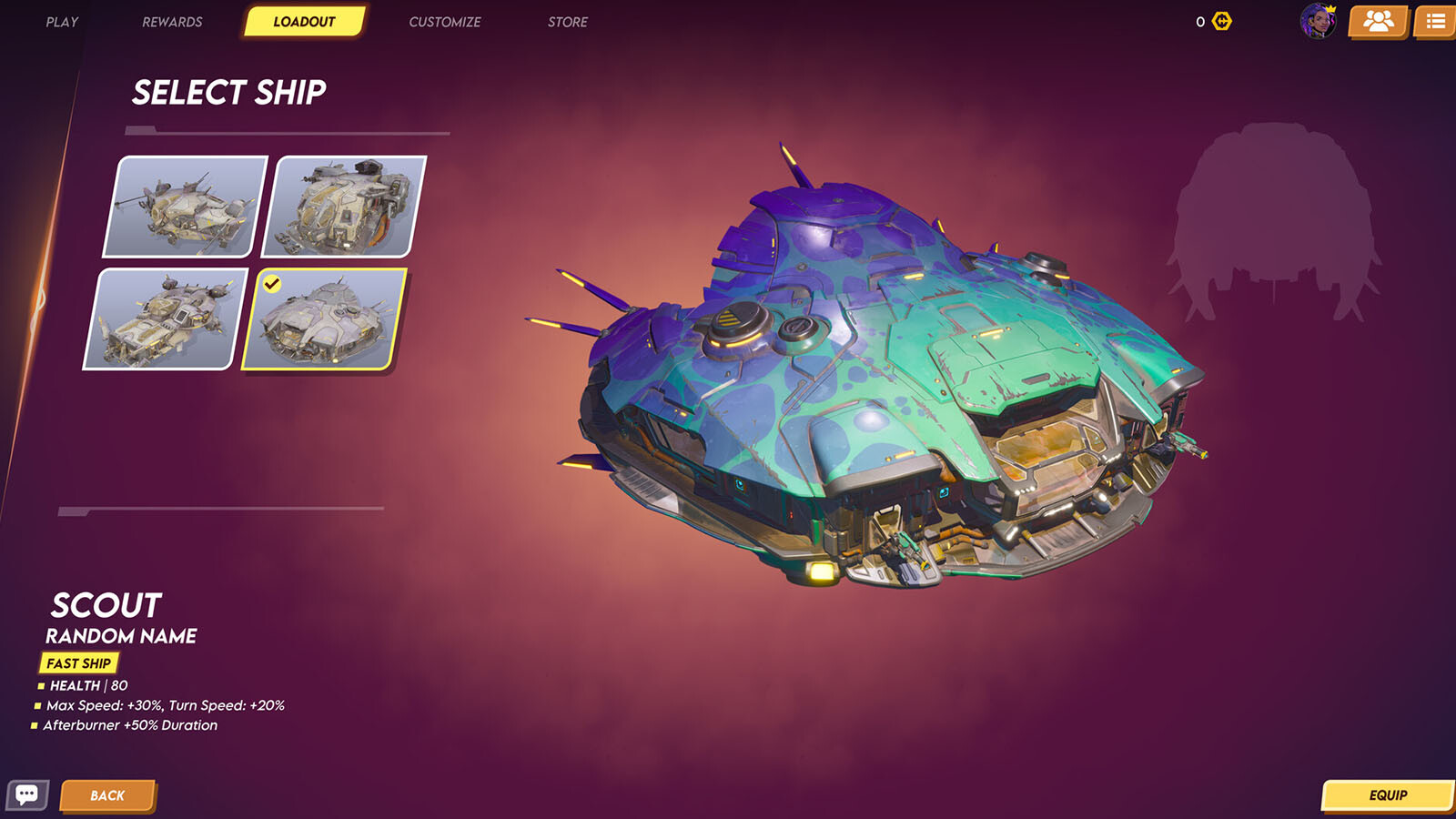Click the hexagon currency coin icon
This screenshot has width=1456, height=819.
1222,21
